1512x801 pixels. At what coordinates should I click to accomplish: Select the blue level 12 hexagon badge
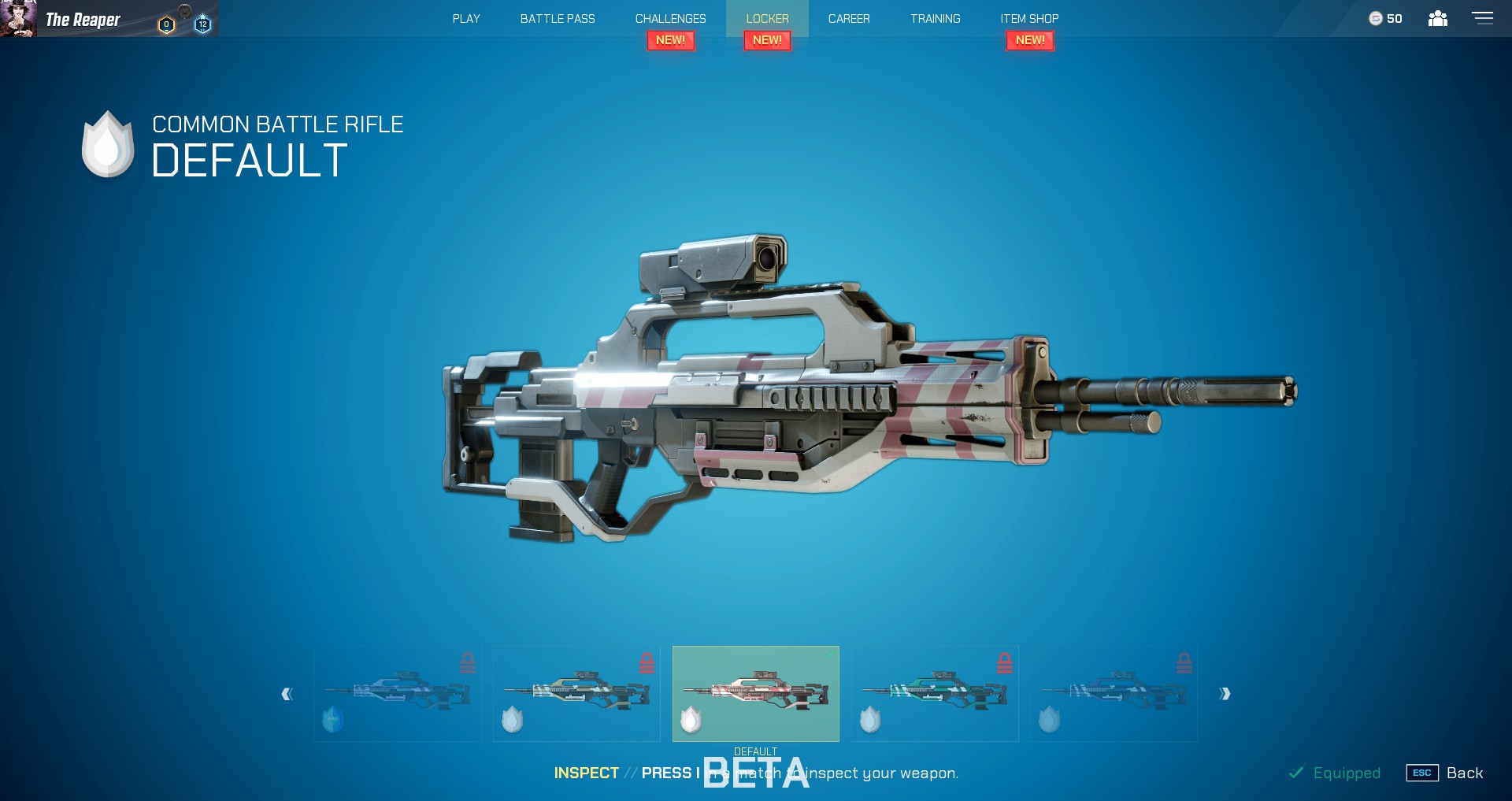pos(202,24)
